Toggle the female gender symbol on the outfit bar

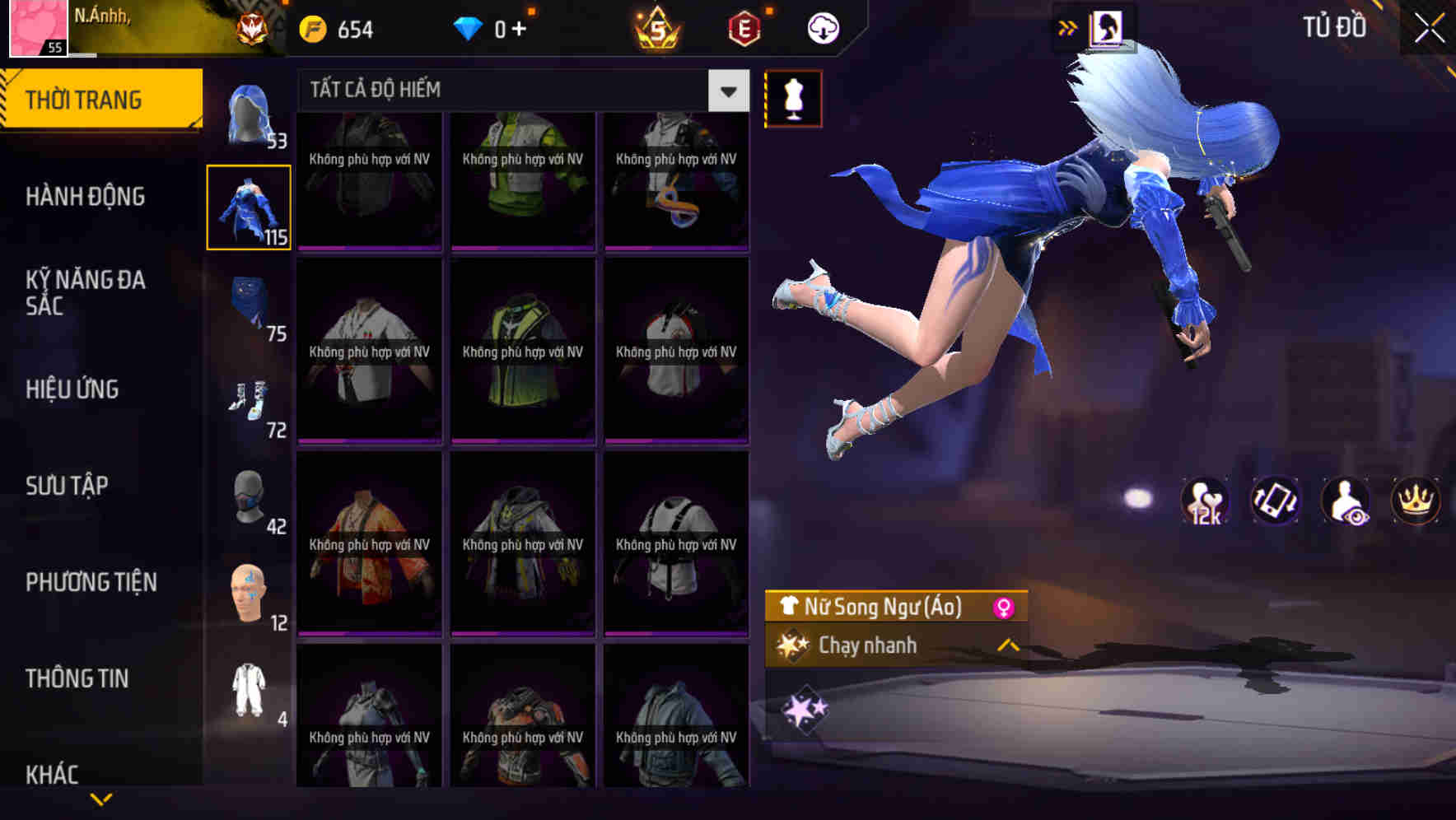tap(1006, 608)
